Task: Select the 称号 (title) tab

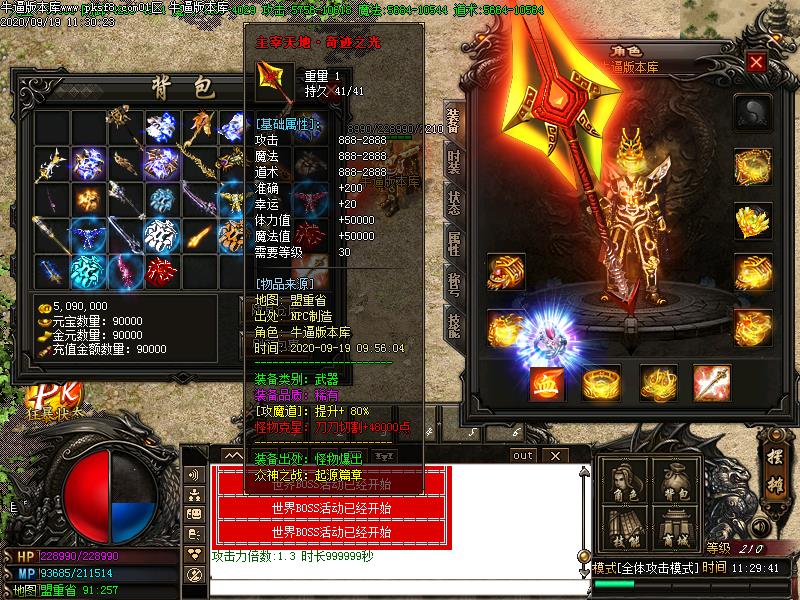Action: pyautogui.click(x=453, y=283)
